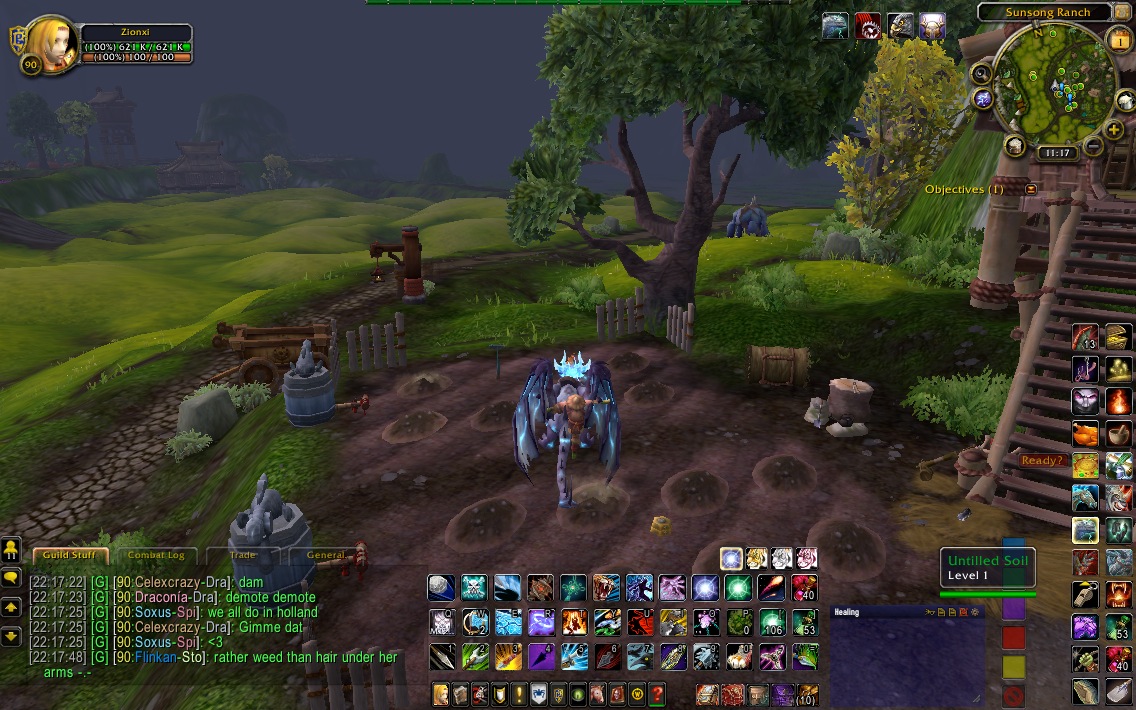Click the minimap zoom-out minus button

[1093, 148]
